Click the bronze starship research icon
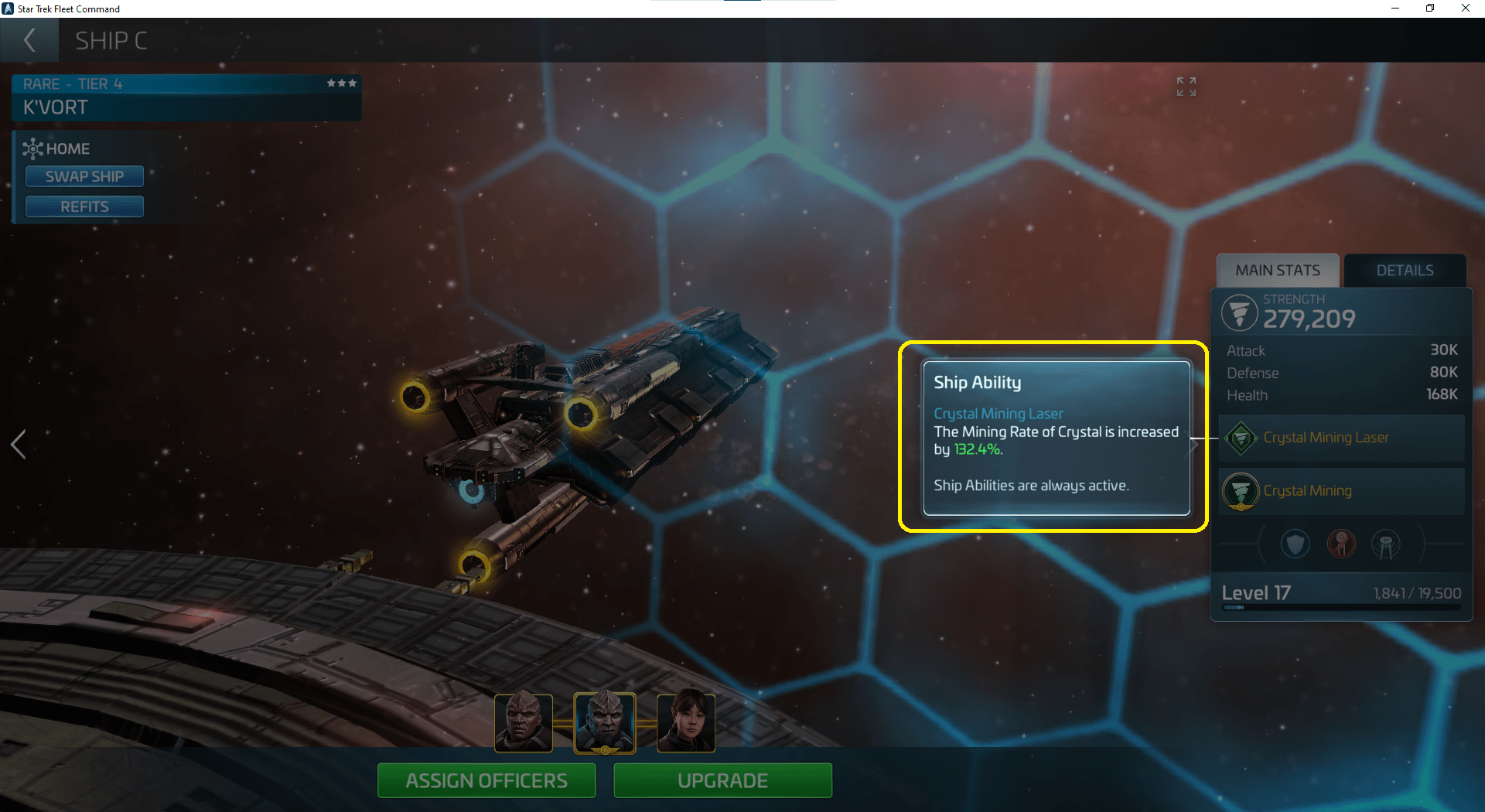1485x812 pixels. [x=1342, y=544]
